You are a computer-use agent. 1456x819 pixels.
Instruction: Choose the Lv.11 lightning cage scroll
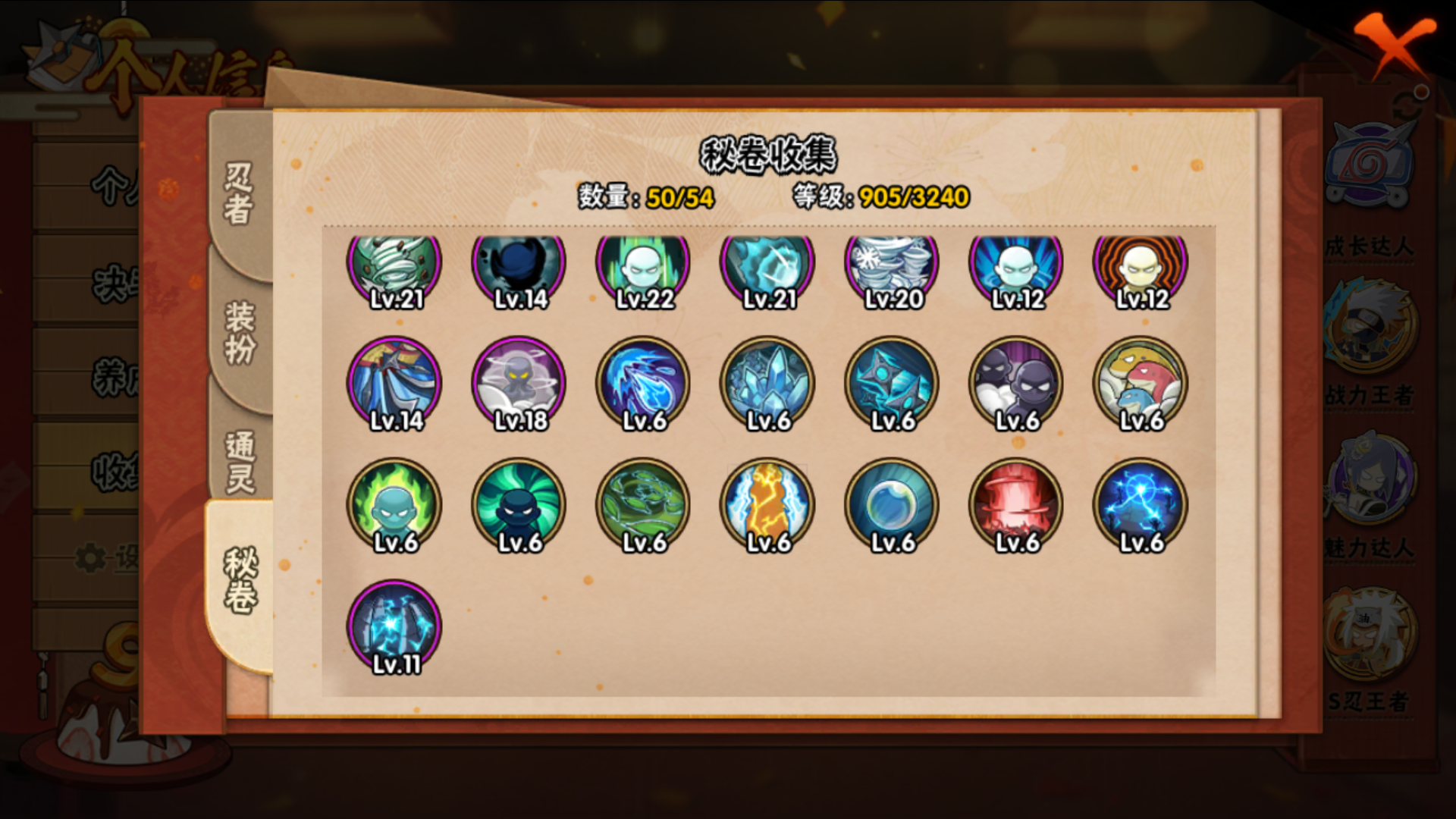[x=394, y=626]
